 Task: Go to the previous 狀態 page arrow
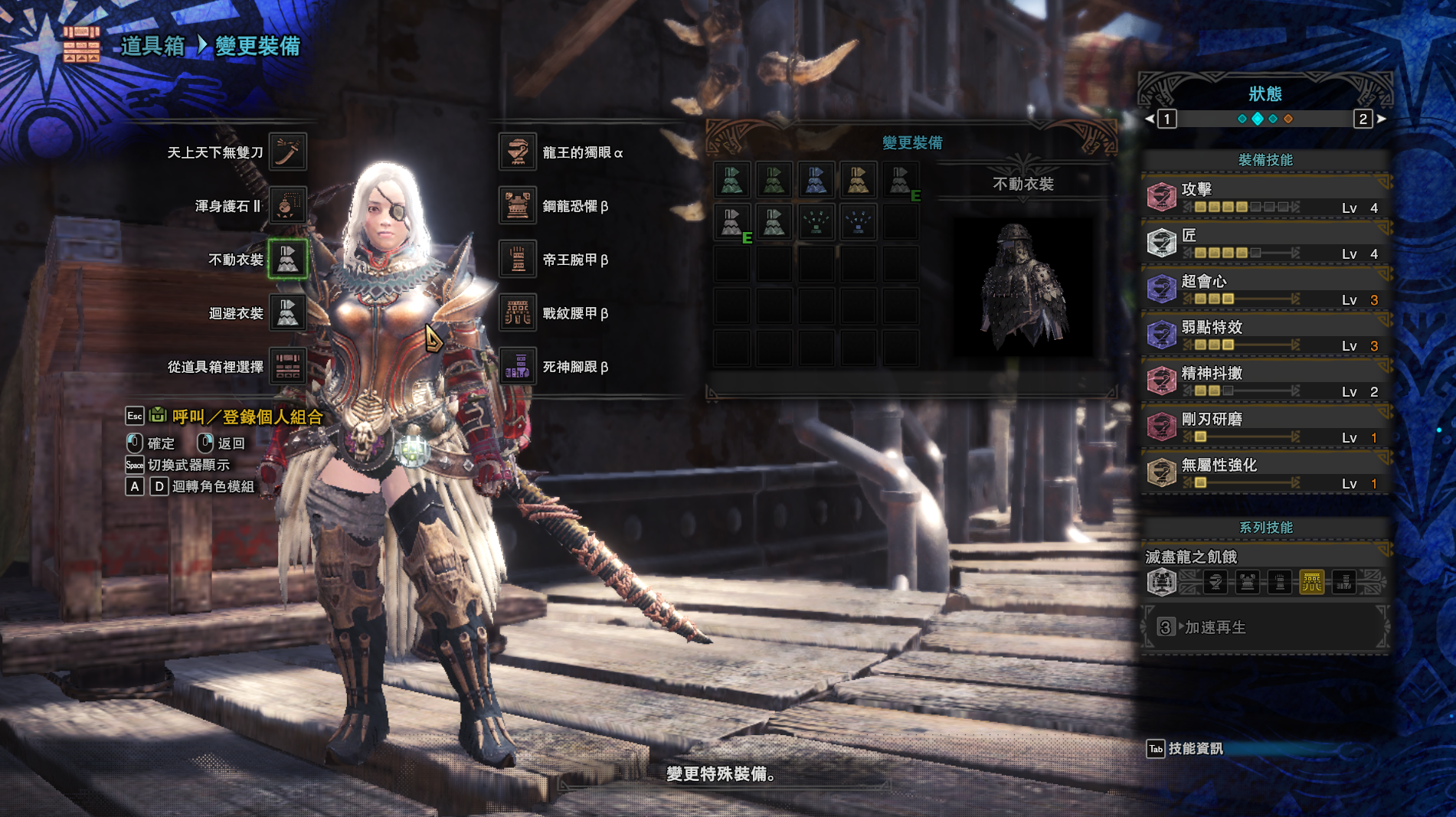coord(1149,119)
